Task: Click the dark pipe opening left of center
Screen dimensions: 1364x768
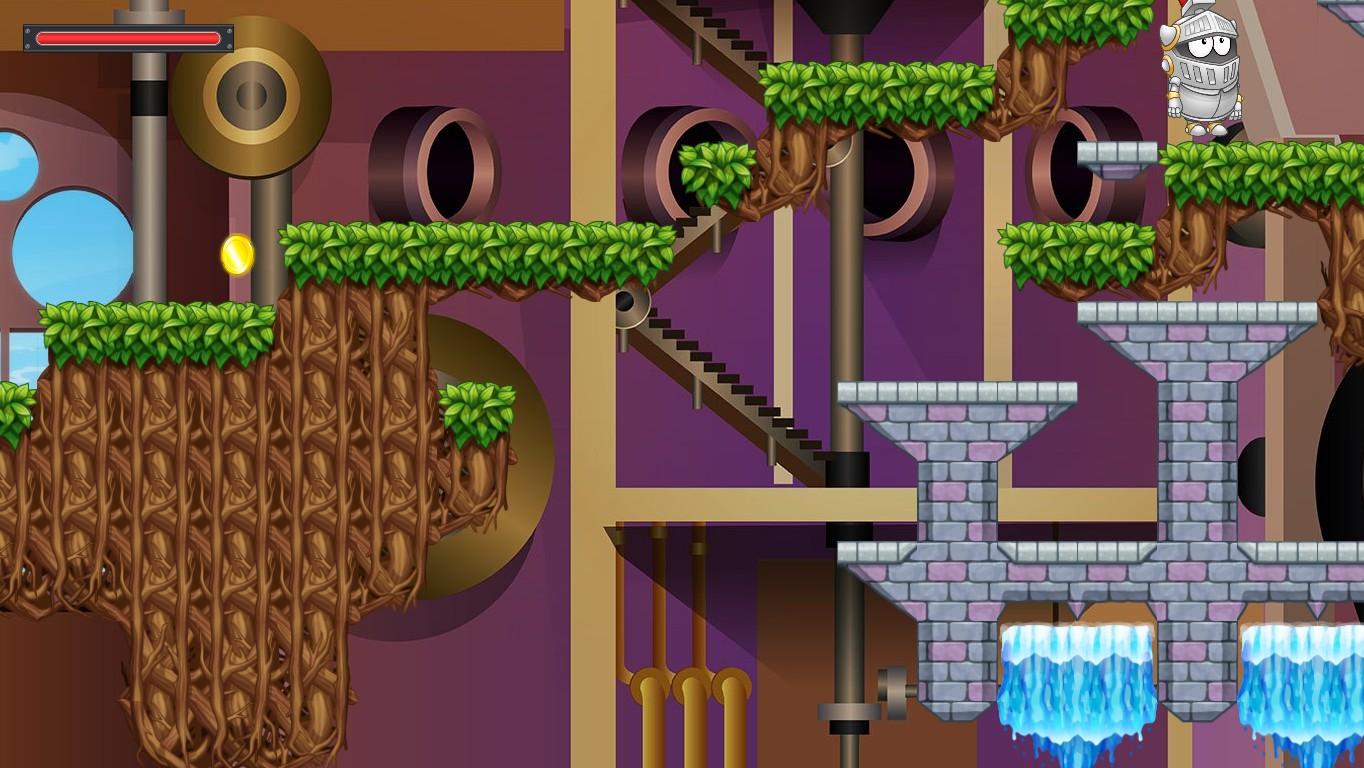Action: [452, 160]
